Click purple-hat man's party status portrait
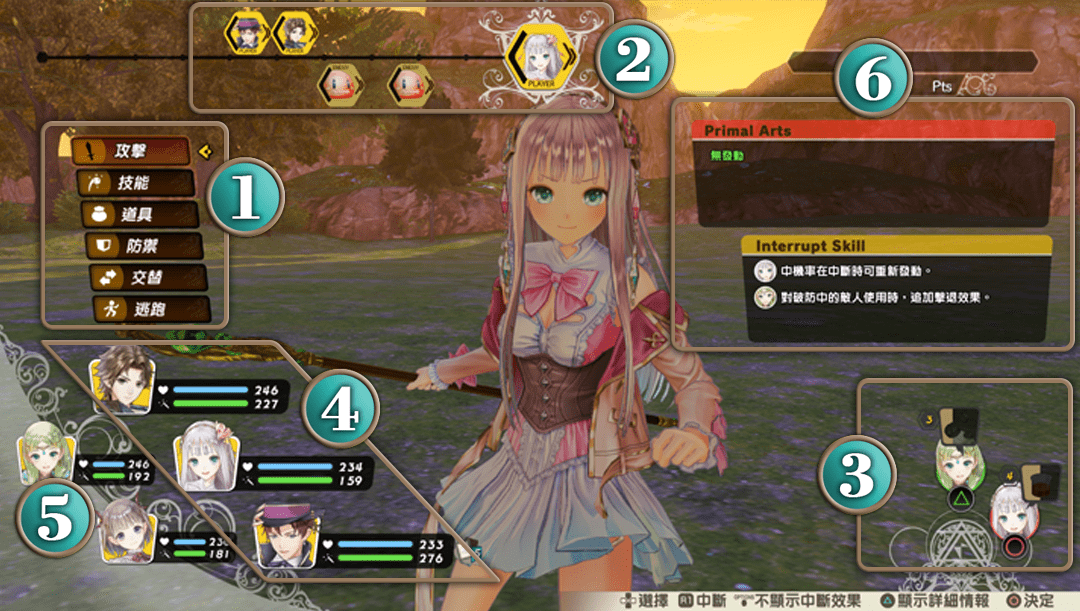Image resolution: width=1080 pixels, height=611 pixels. point(288,535)
